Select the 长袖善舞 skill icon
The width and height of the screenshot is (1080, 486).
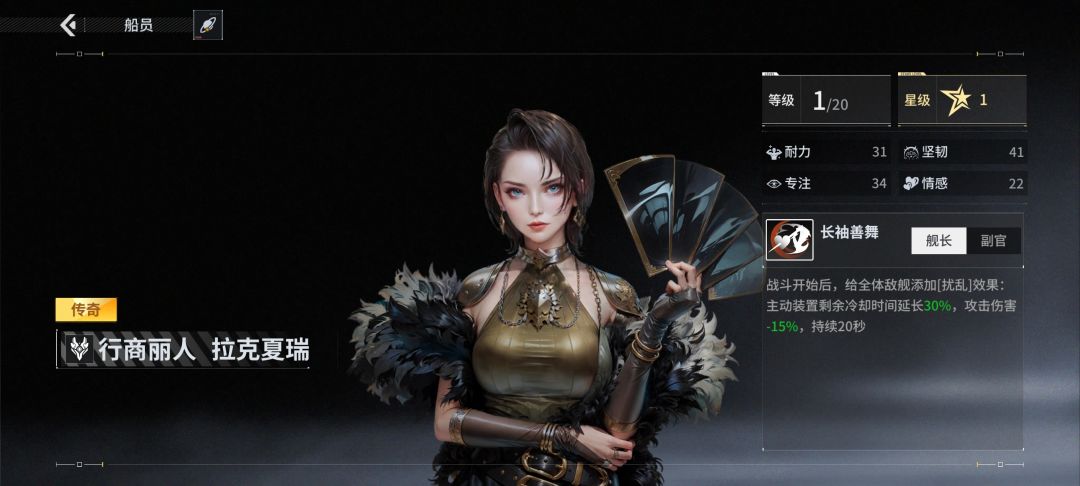[x=789, y=240]
